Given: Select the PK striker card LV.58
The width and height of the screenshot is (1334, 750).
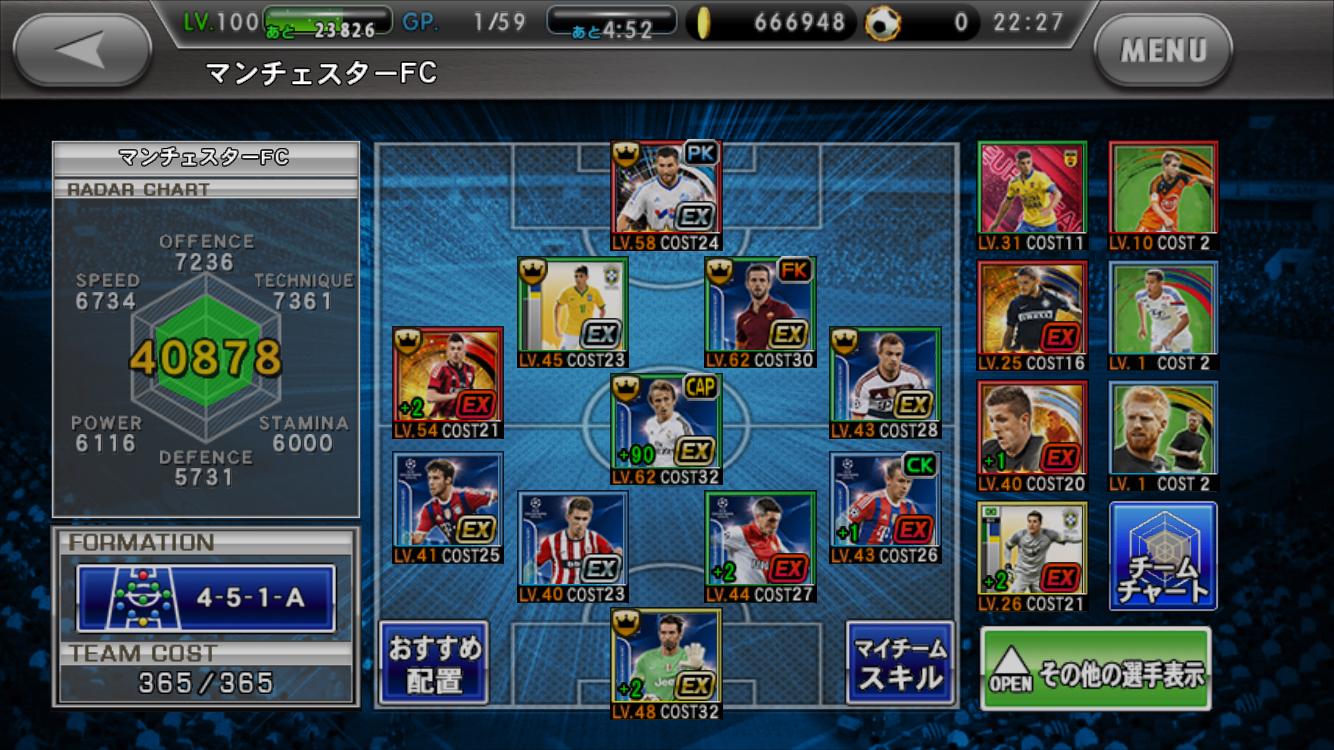Looking at the screenshot, I should 666,193.
